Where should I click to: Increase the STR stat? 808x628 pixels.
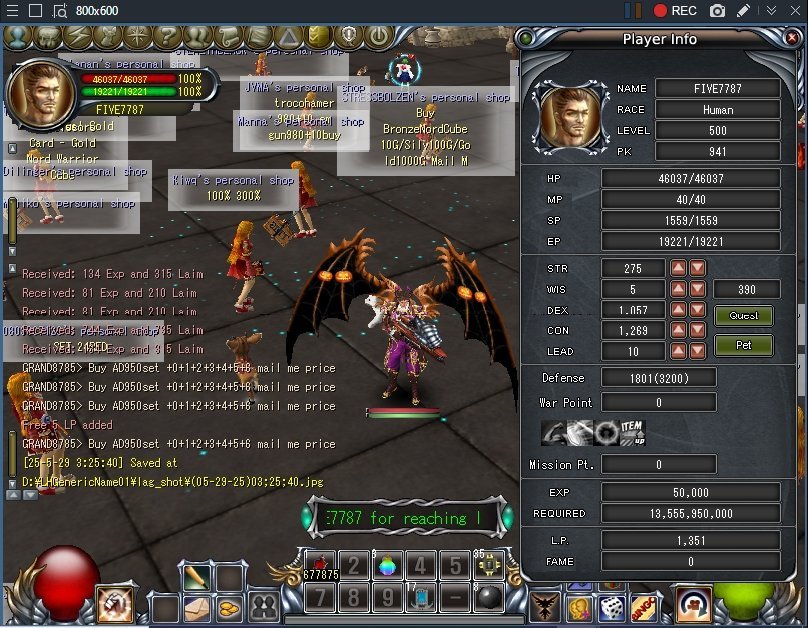click(x=678, y=268)
